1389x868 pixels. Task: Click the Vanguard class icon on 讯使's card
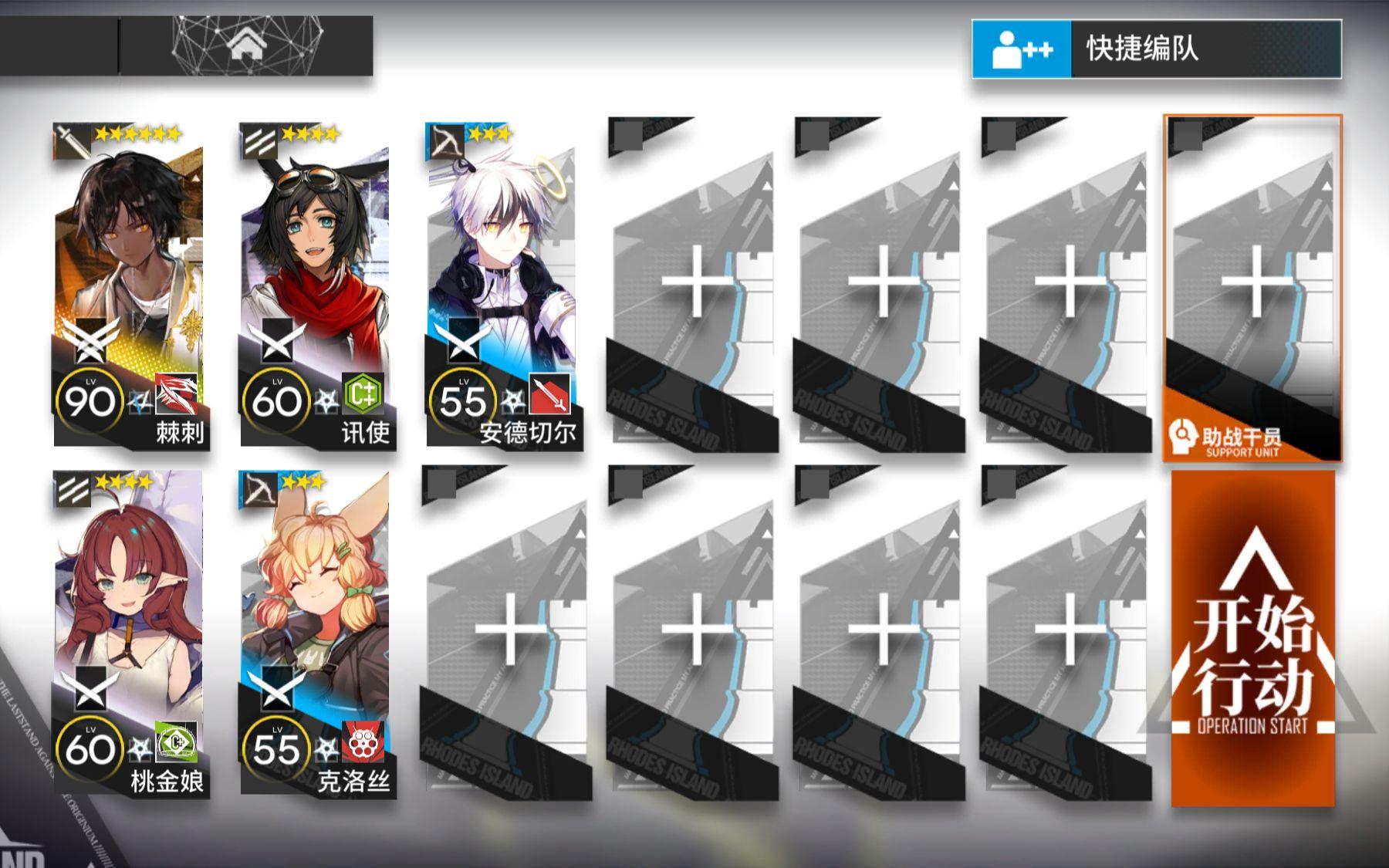coord(259,140)
